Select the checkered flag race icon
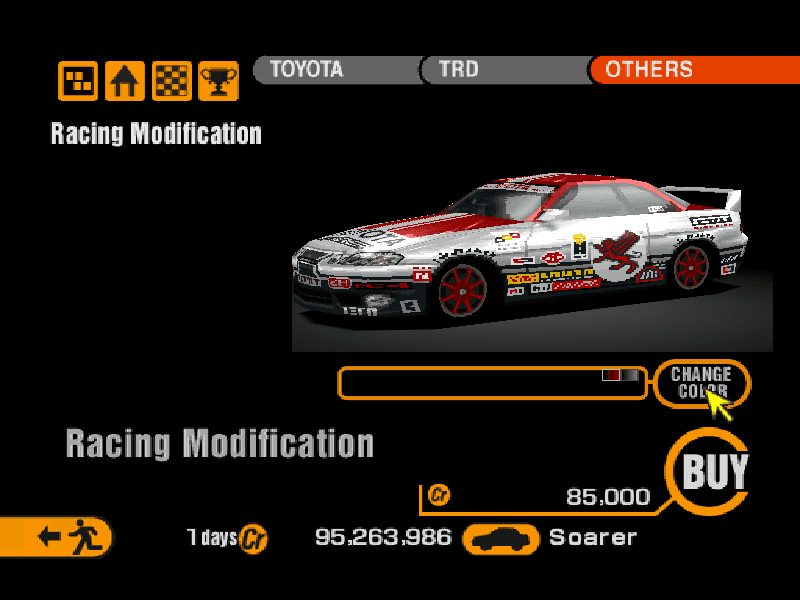Viewport: 800px width, 600px height. click(x=171, y=80)
